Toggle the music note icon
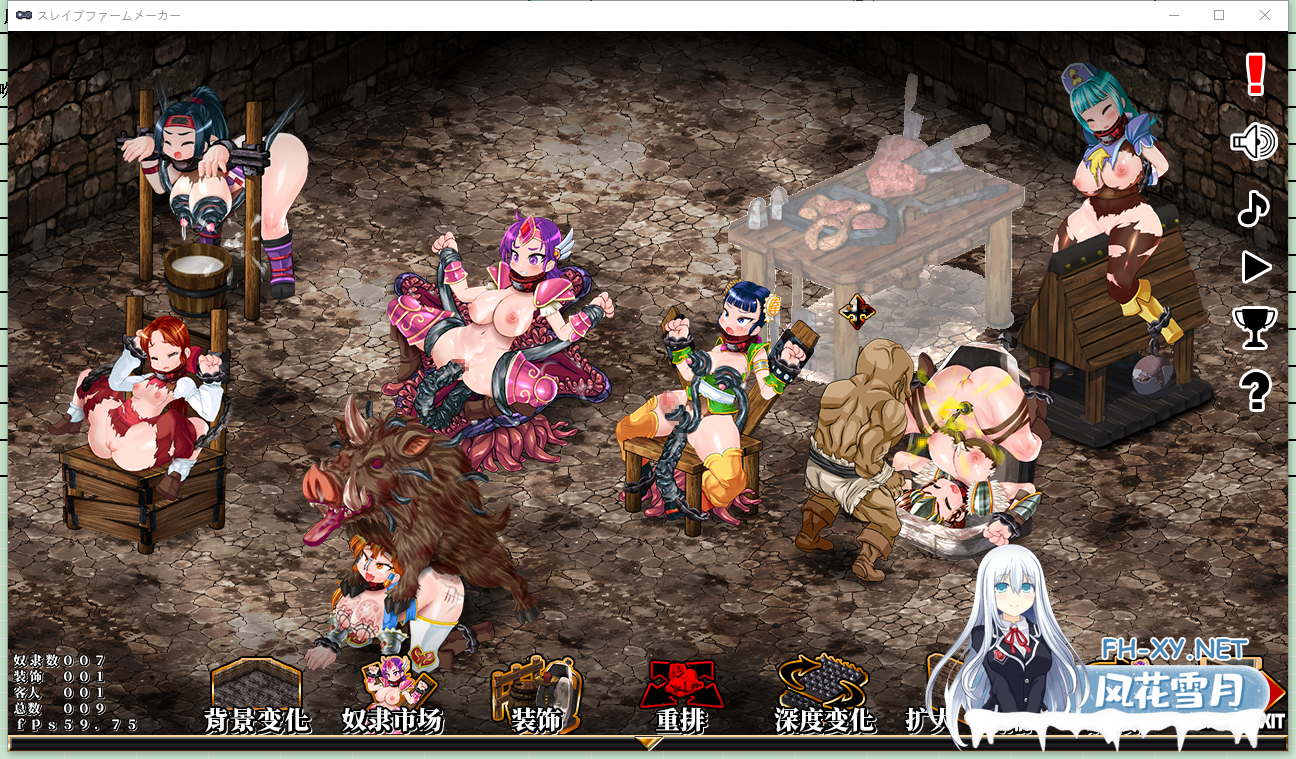This screenshot has width=1296, height=759. pos(1253,208)
